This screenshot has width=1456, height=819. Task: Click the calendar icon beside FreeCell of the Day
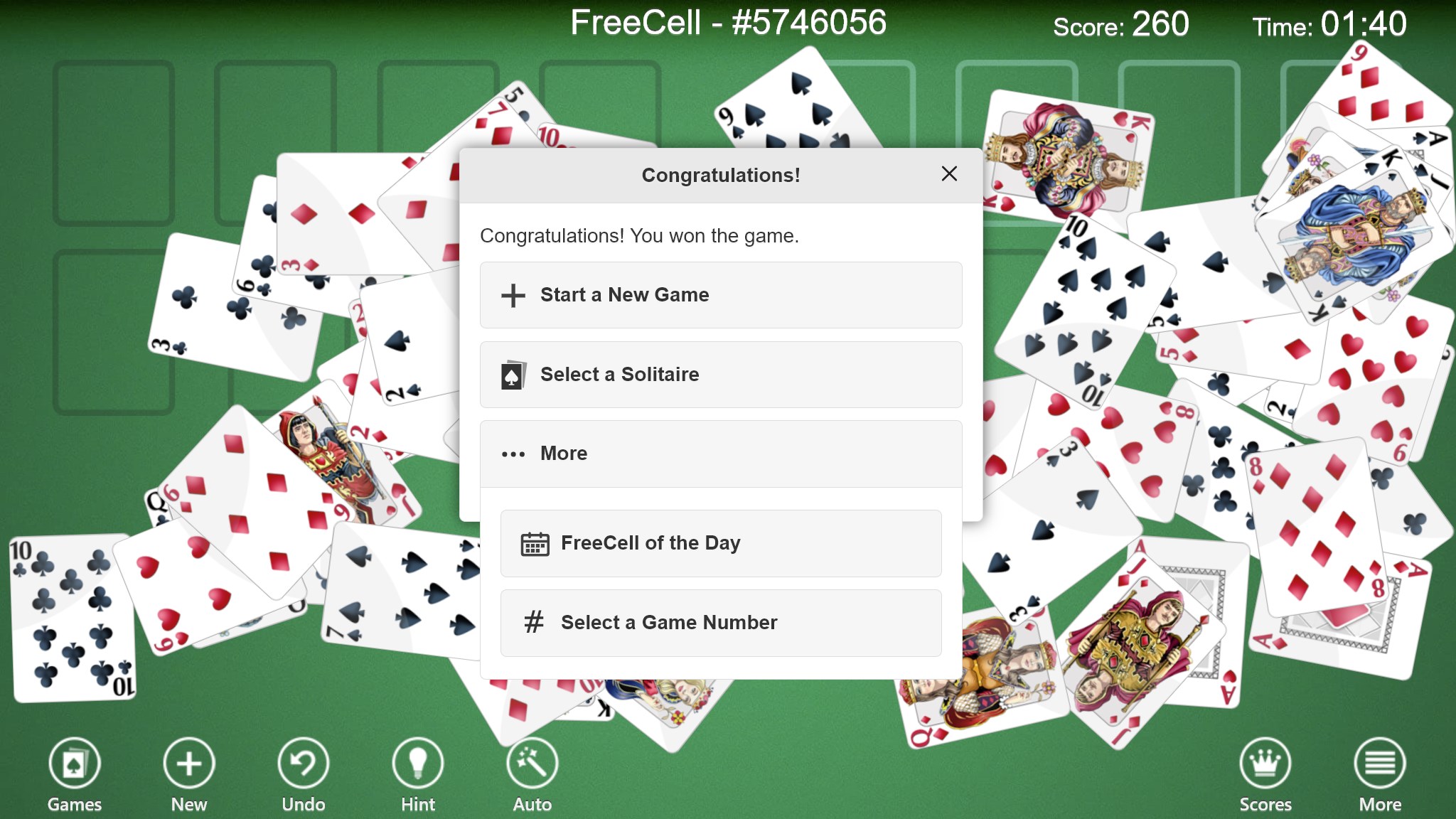pyautogui.click(x=535, y=542)
